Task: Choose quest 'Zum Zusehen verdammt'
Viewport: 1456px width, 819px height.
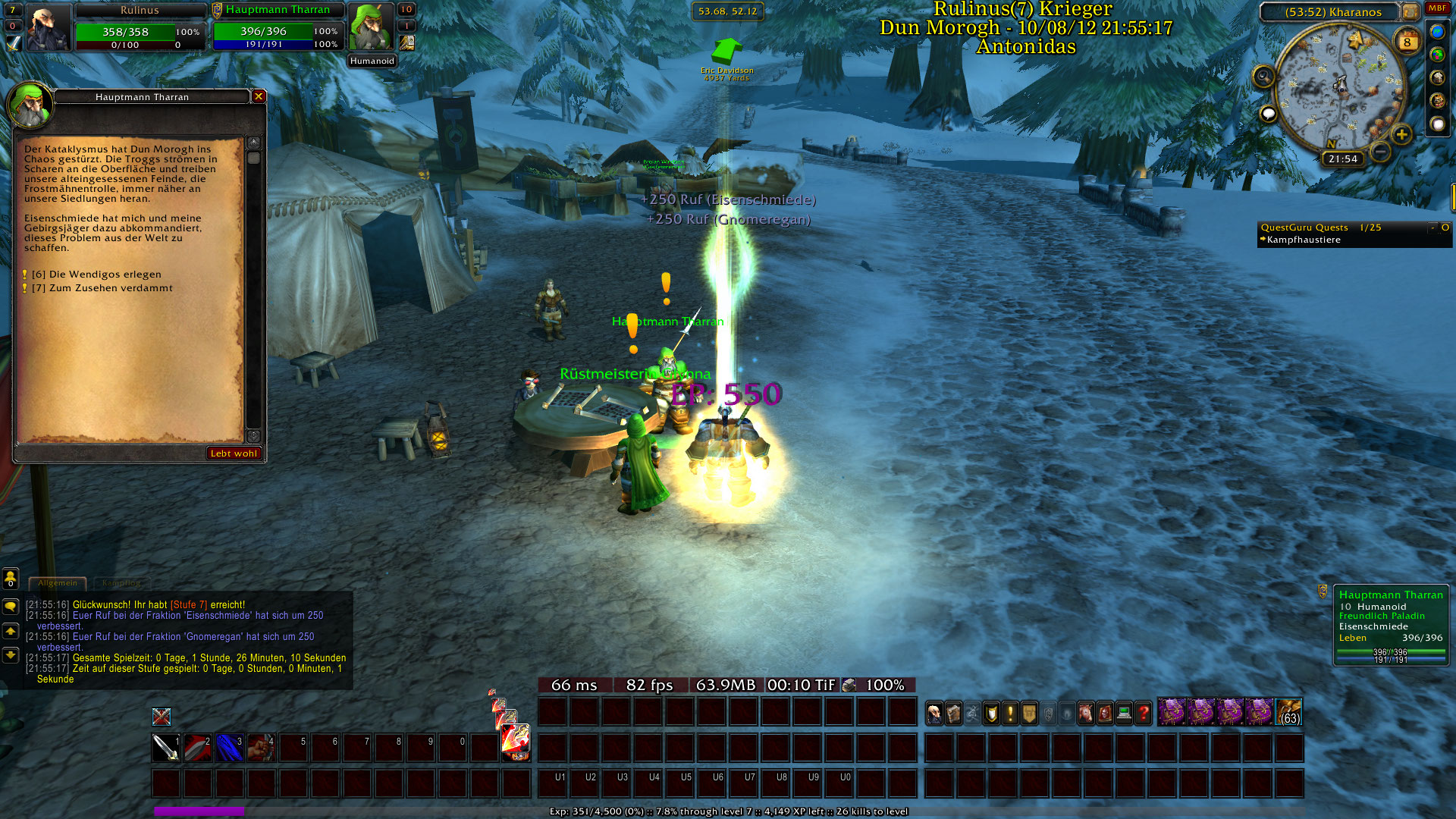Action: click(x=102, y=288)
